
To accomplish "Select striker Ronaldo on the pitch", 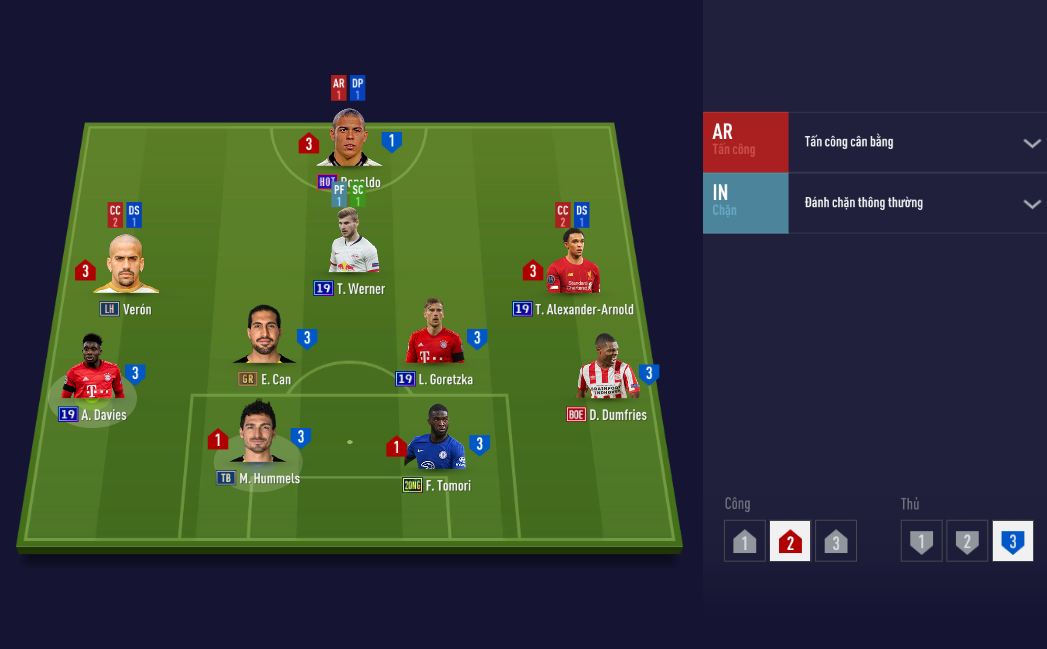I will point(349,139).
